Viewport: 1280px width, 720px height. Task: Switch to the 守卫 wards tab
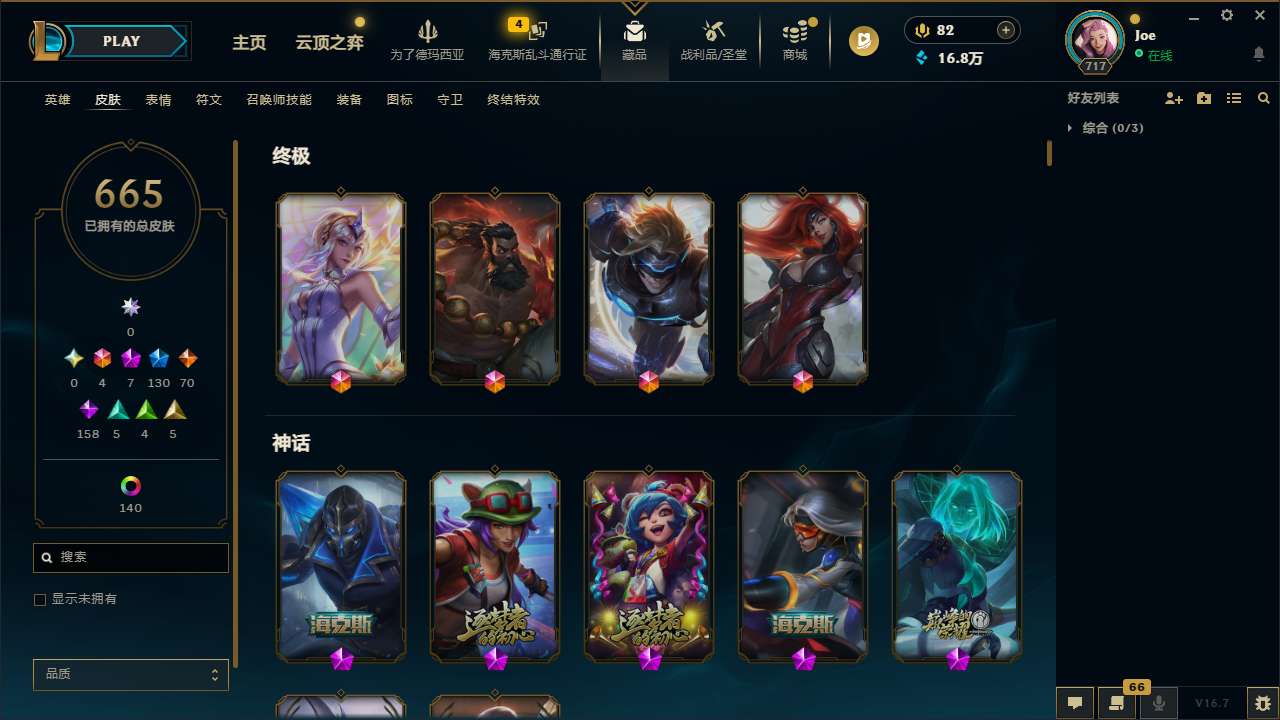coord(449,99)
